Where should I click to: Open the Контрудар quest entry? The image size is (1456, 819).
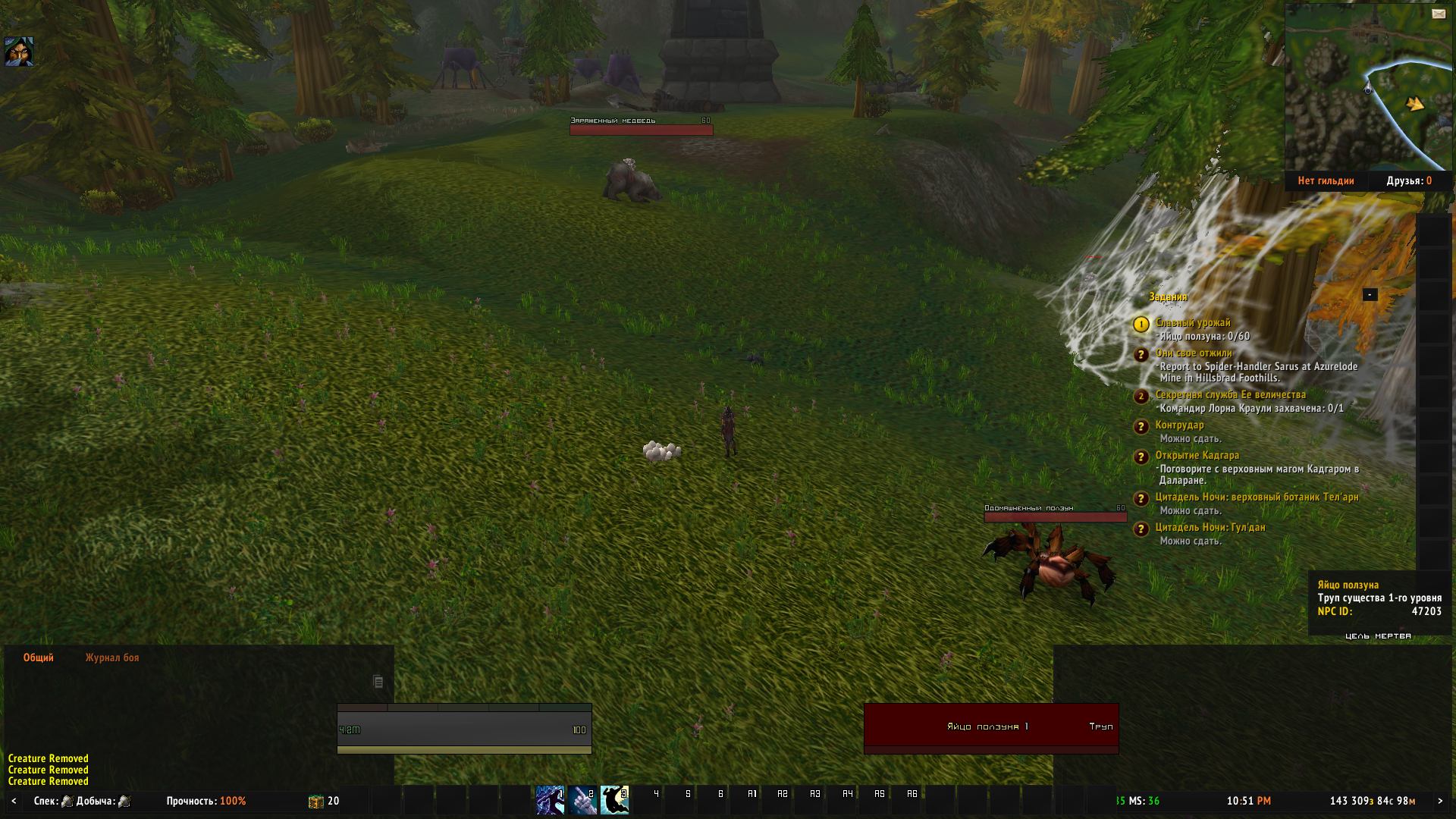1179,425
